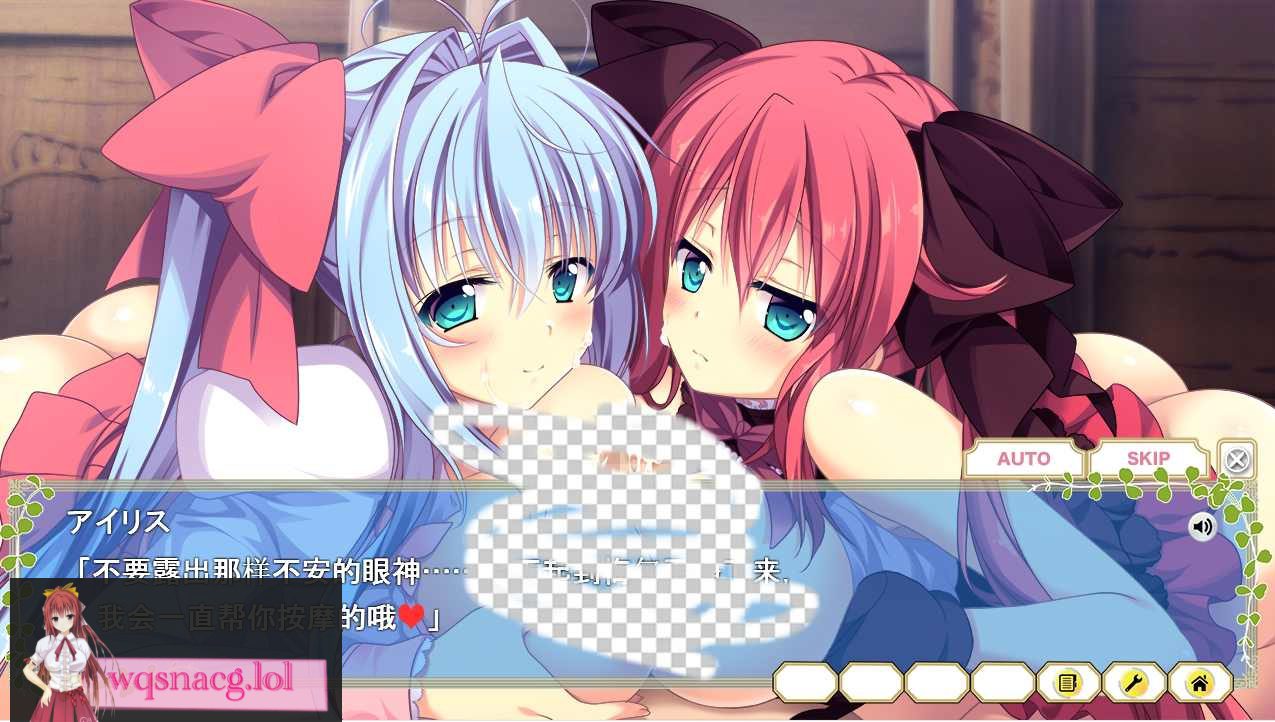
Task: Hide the dialogue window with X button
Action: tap(1237, 460)
